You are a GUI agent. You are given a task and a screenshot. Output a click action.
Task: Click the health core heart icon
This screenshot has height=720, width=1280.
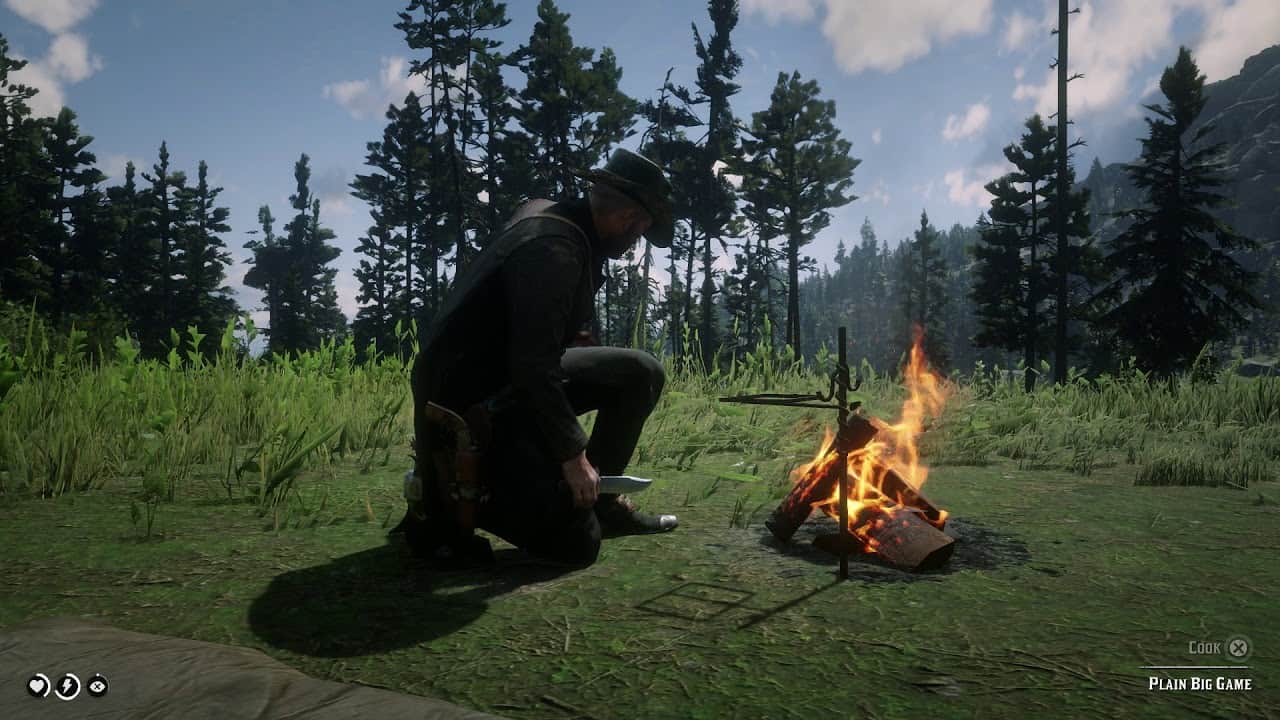pyautogui.click(x=37, y=685)
